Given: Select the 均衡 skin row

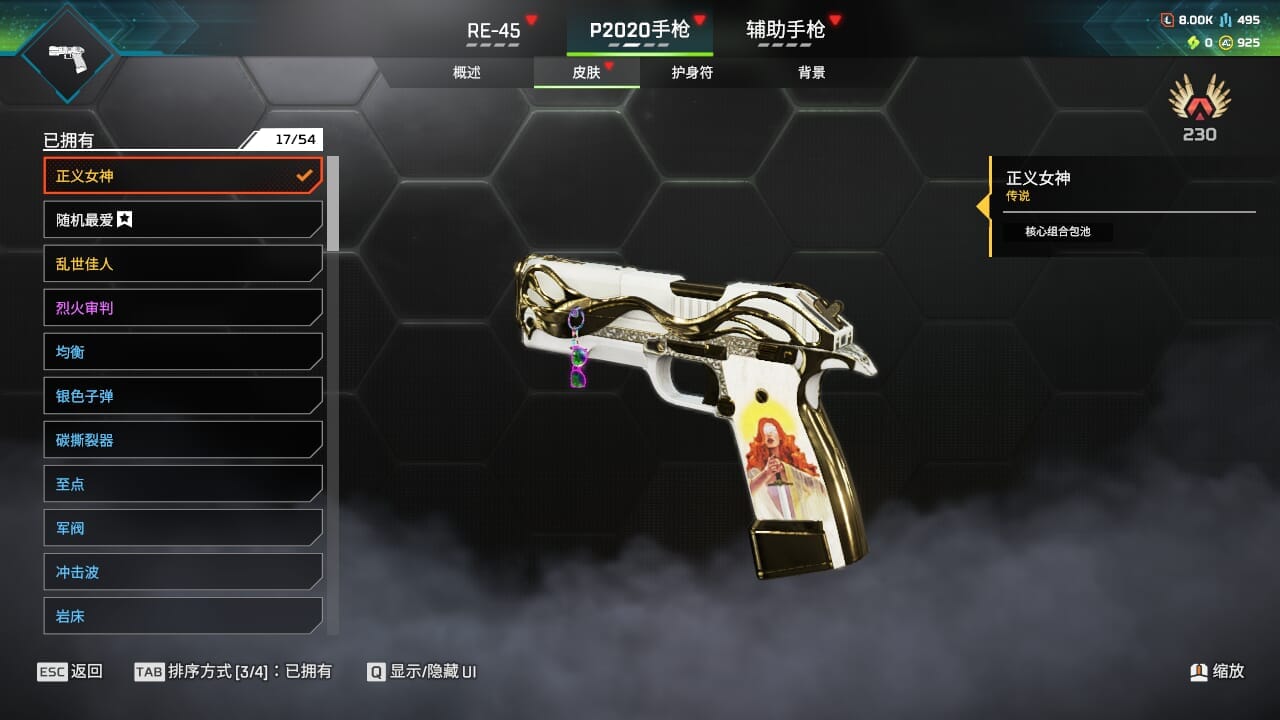Looking at the screenshot, I should pyautogui.click(x=183, y=352).
